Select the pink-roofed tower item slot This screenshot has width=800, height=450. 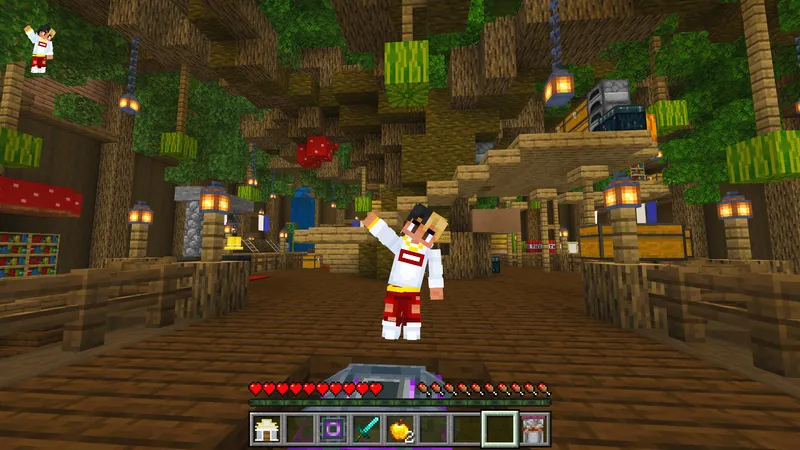coord(532,429)
